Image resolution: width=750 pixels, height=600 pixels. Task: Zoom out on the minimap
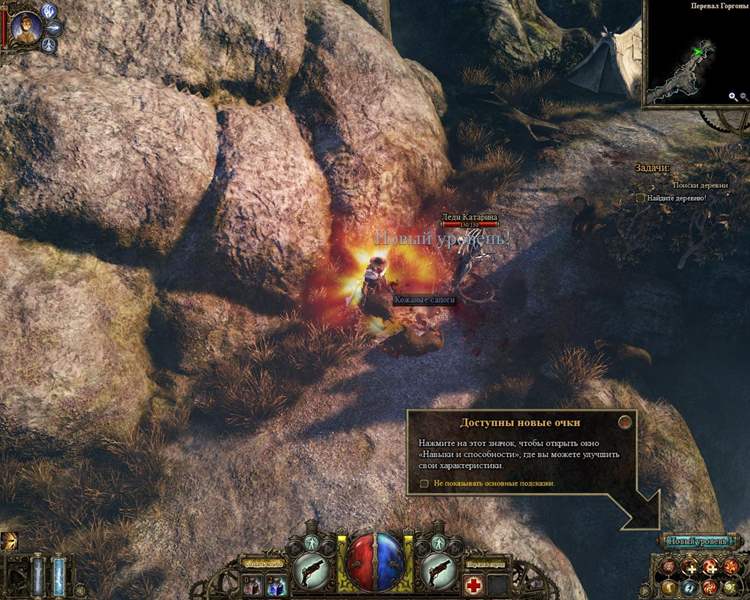(x=744, y=97)
